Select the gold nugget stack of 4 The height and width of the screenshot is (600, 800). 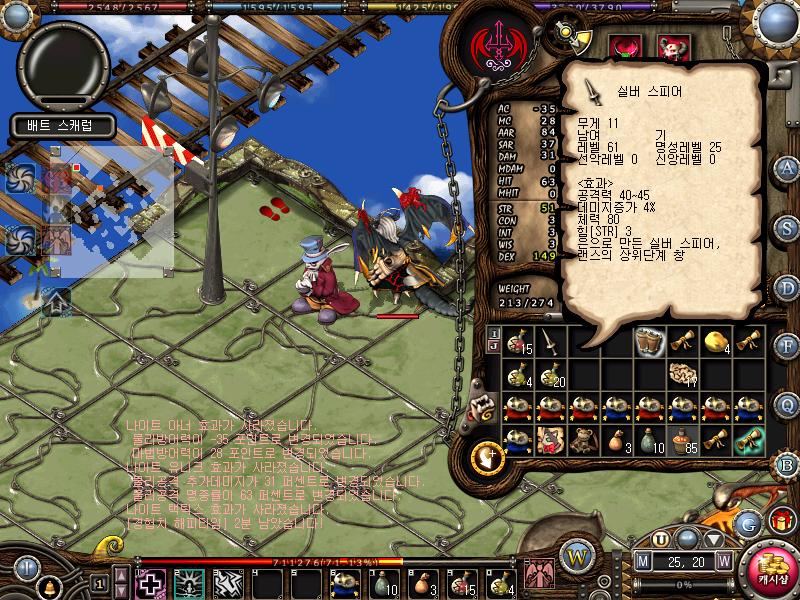coord(716,342)
